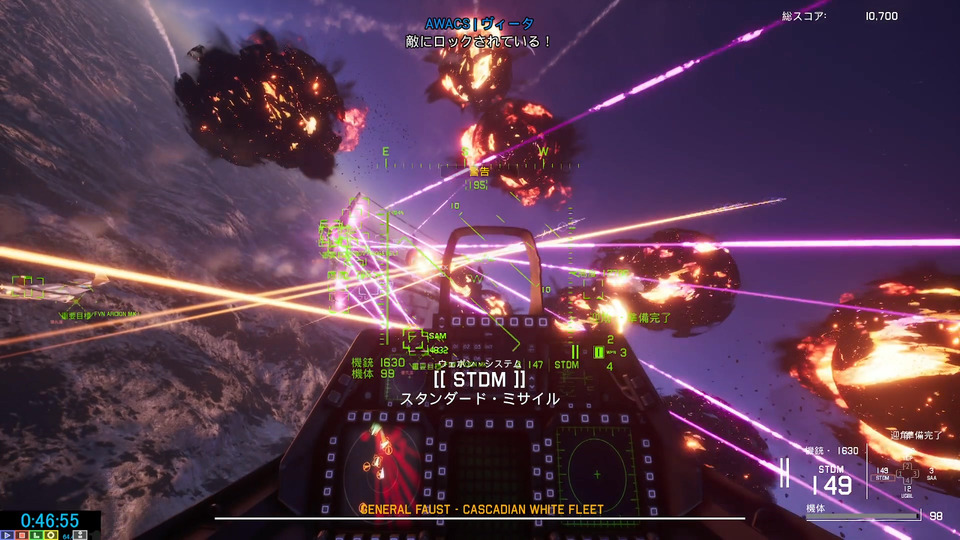The width and height of the screenshot is (960, 540).
Task: Switch to the UGBL weapon slot
Action: [907, 492]
